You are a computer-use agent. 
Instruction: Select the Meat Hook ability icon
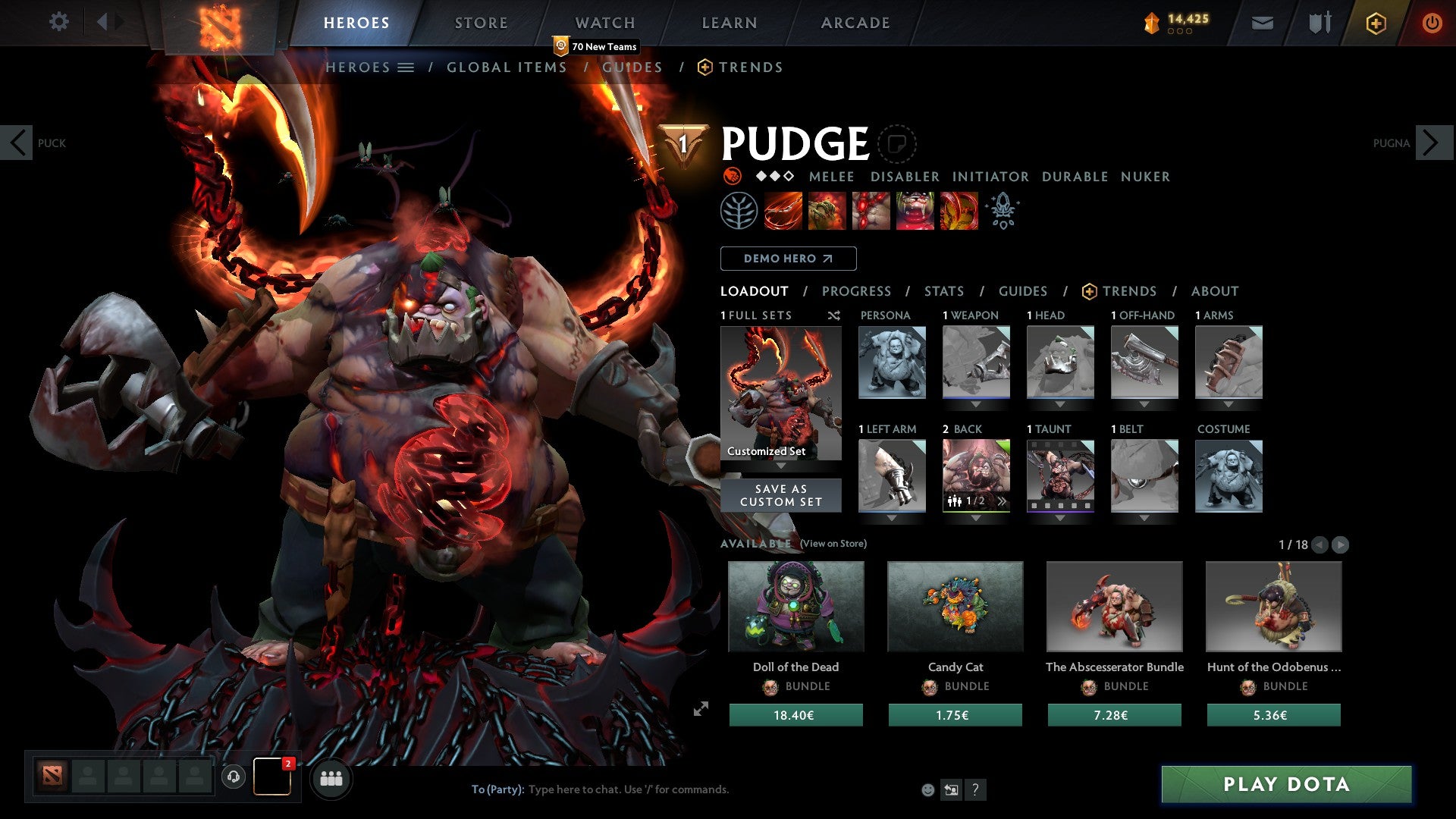781,211
